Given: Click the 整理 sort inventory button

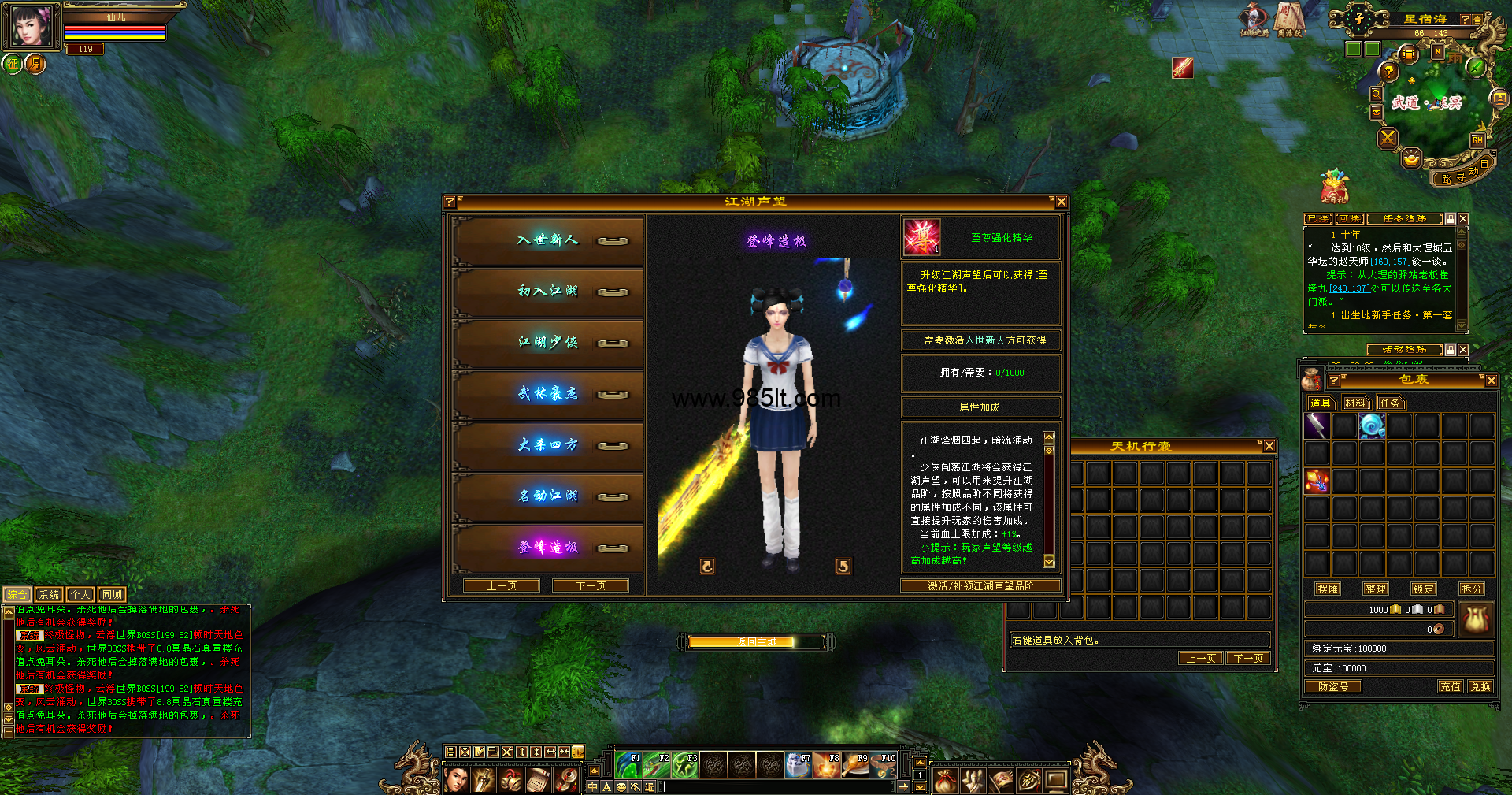Looking at the screenshot, I should pyautogui.click(x=1375, y=589).
